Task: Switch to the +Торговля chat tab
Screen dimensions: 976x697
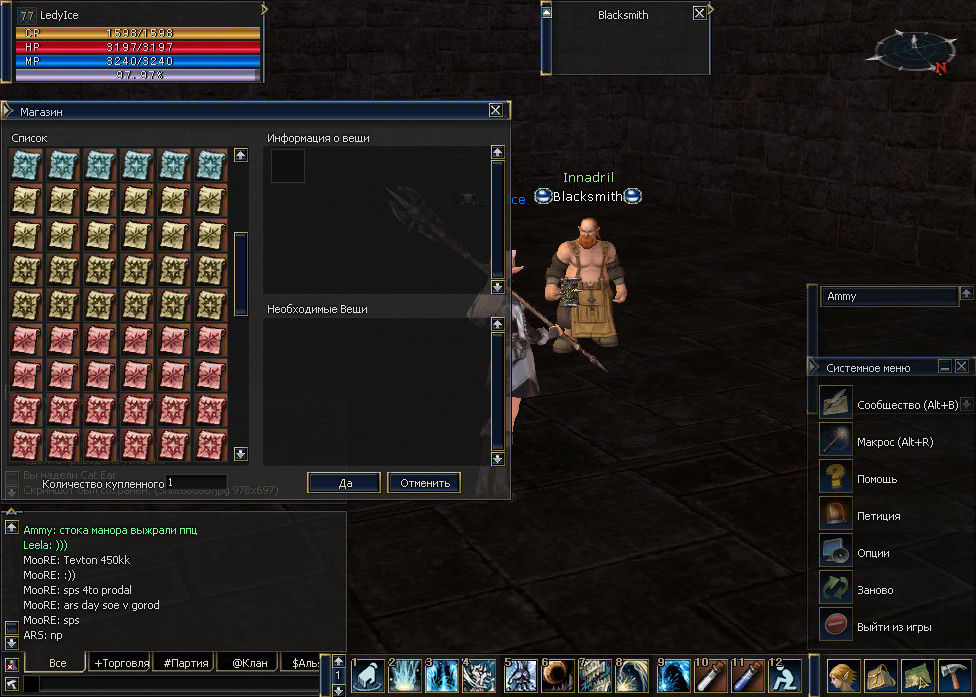Action: pos(121,662)
